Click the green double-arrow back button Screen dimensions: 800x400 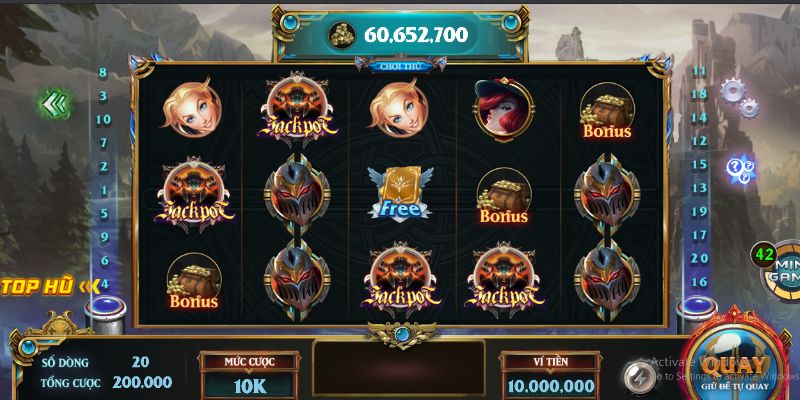pyautogui.click(x=53, y=103)
